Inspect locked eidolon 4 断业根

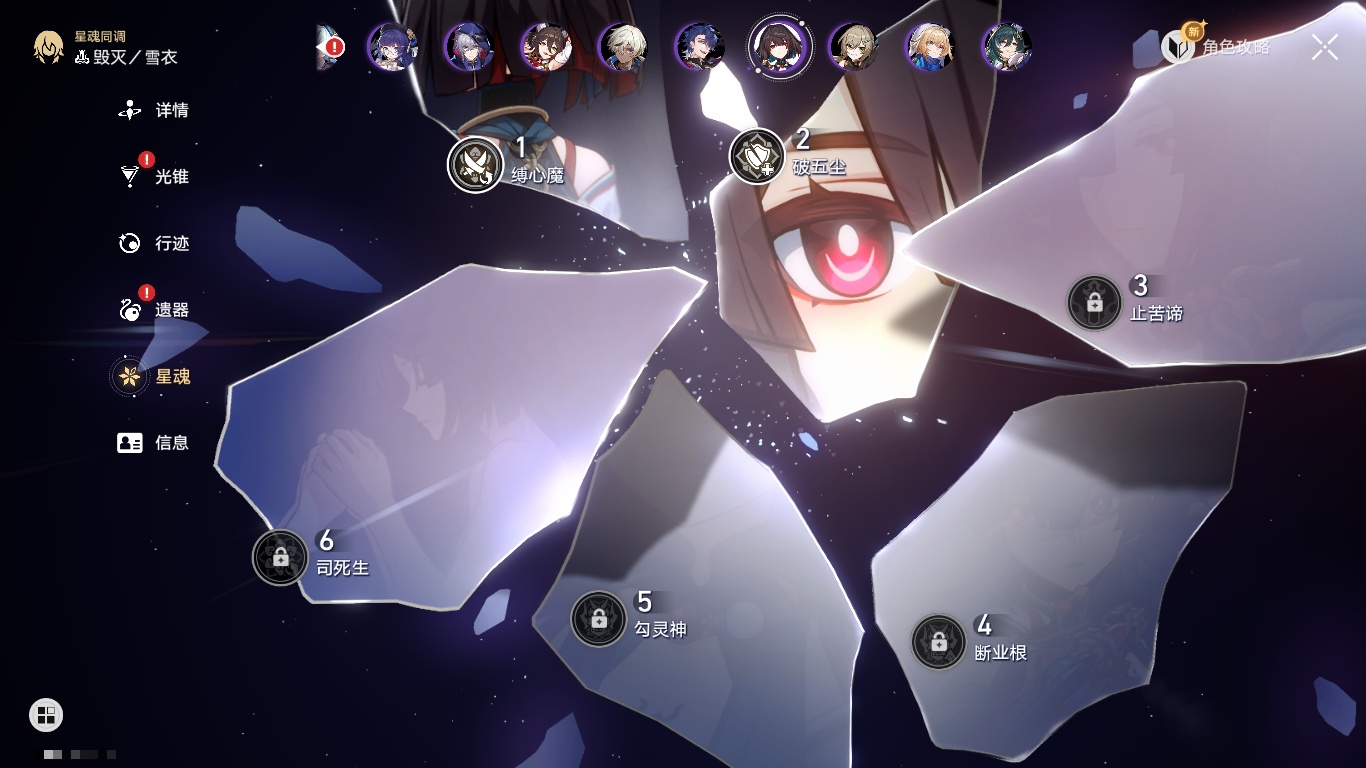coord(938,642)
